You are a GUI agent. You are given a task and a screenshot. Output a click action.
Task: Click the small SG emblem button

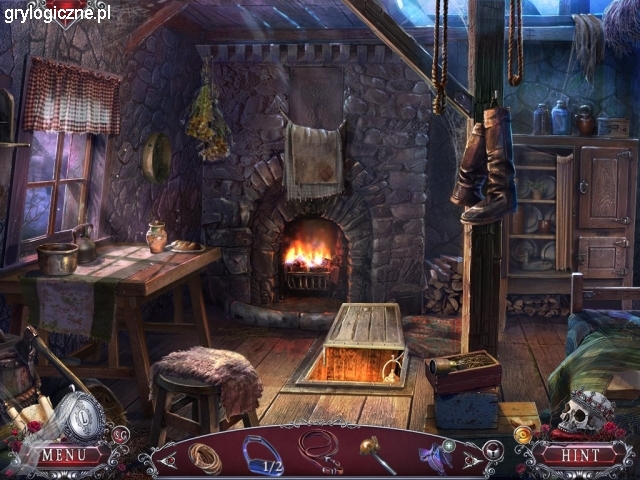tap(120, 433)
